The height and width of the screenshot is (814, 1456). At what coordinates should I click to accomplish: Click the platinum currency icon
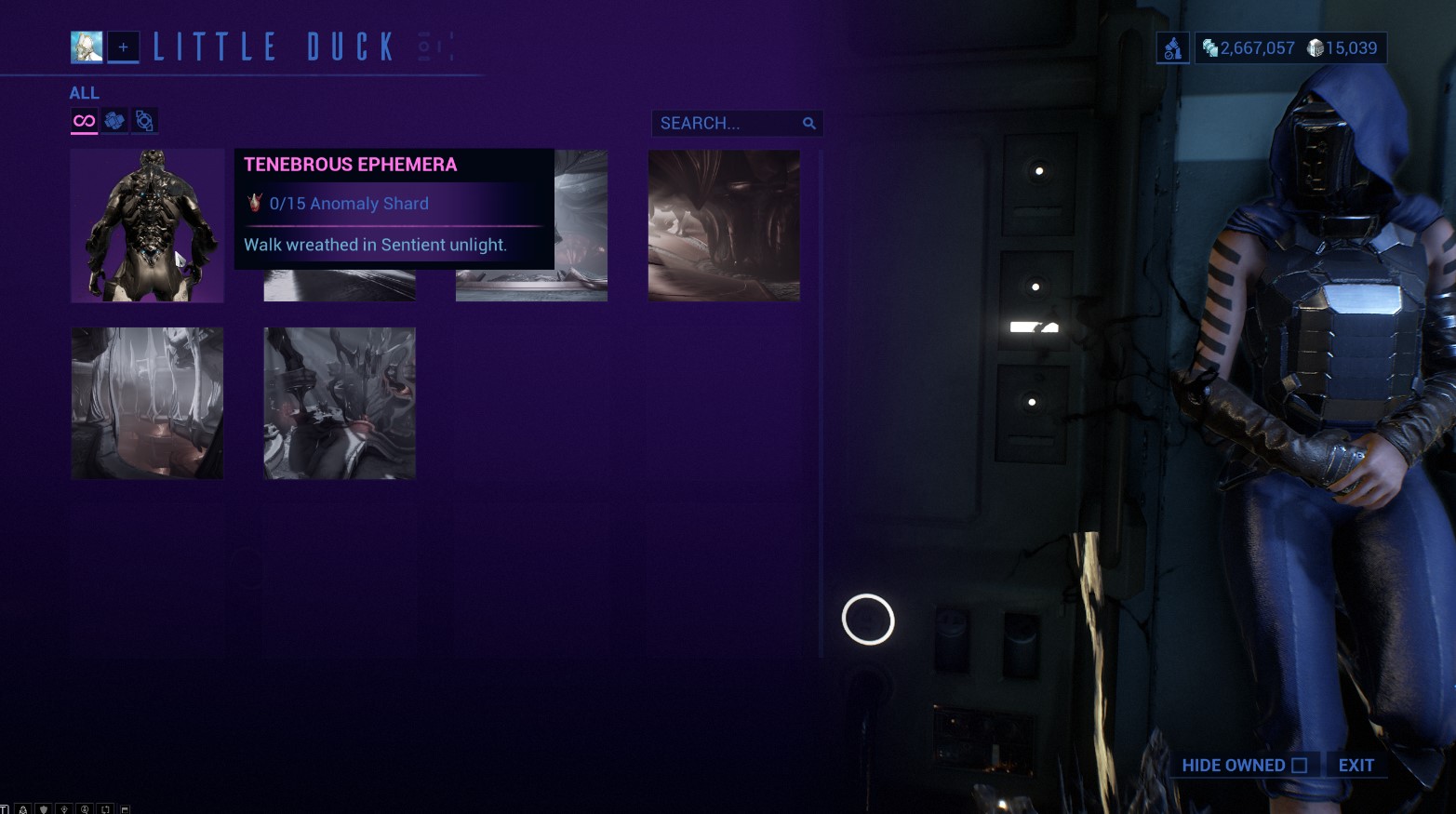(1316, 47)
